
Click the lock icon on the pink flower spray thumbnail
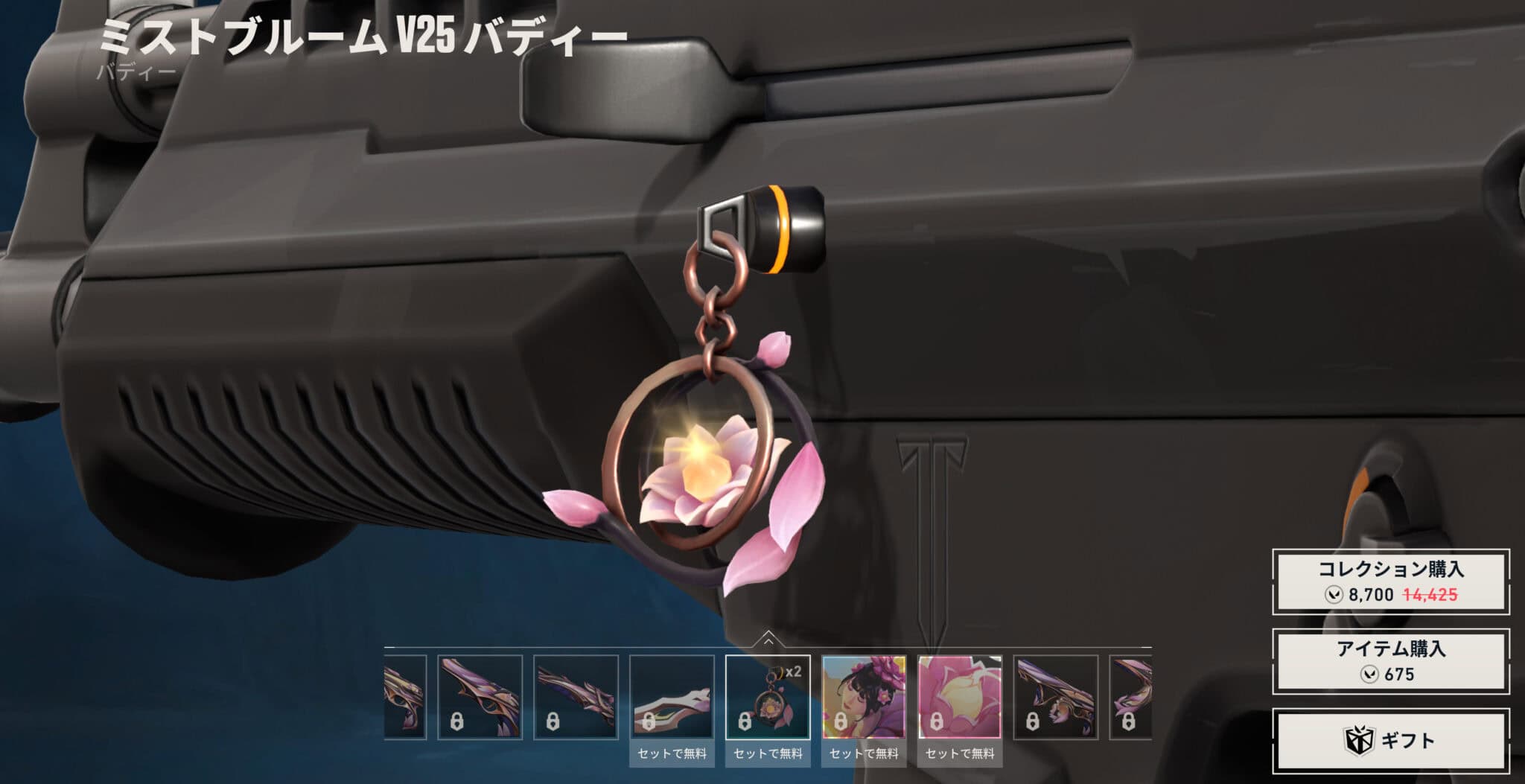[x=936, y=722]
